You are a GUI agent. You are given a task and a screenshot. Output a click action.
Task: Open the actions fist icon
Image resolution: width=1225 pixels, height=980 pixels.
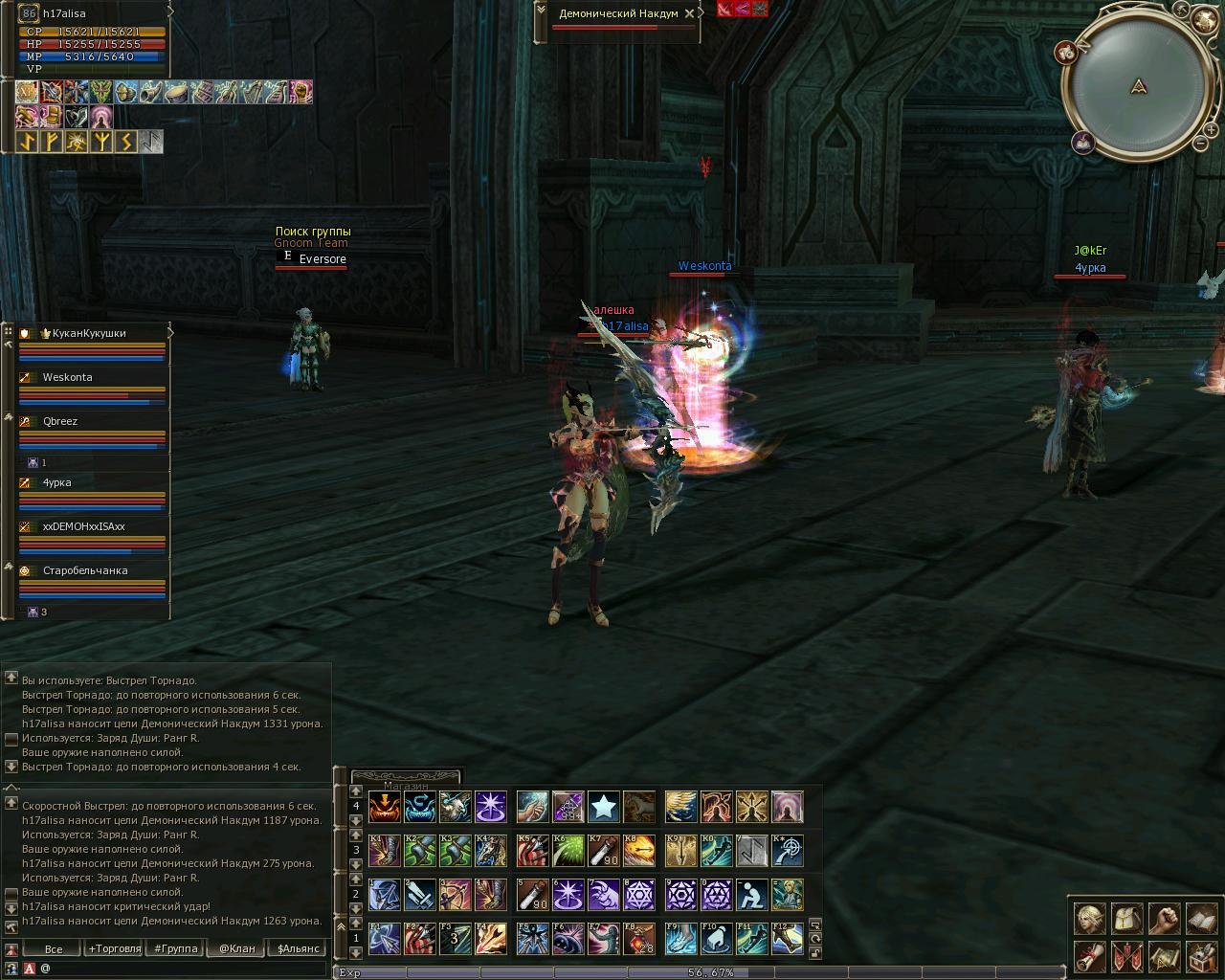coord(1164,920)
